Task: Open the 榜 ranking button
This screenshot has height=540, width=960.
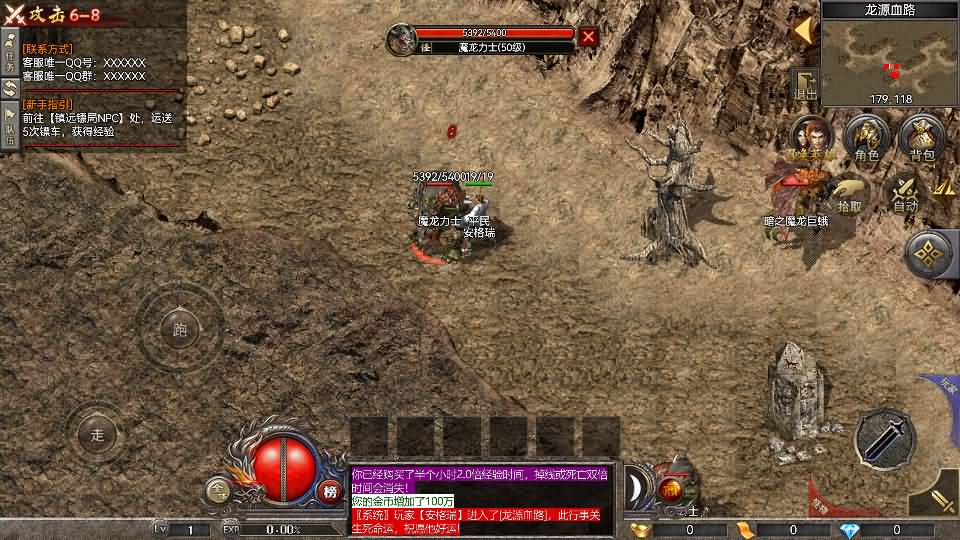Action: [x=330, y=491]
